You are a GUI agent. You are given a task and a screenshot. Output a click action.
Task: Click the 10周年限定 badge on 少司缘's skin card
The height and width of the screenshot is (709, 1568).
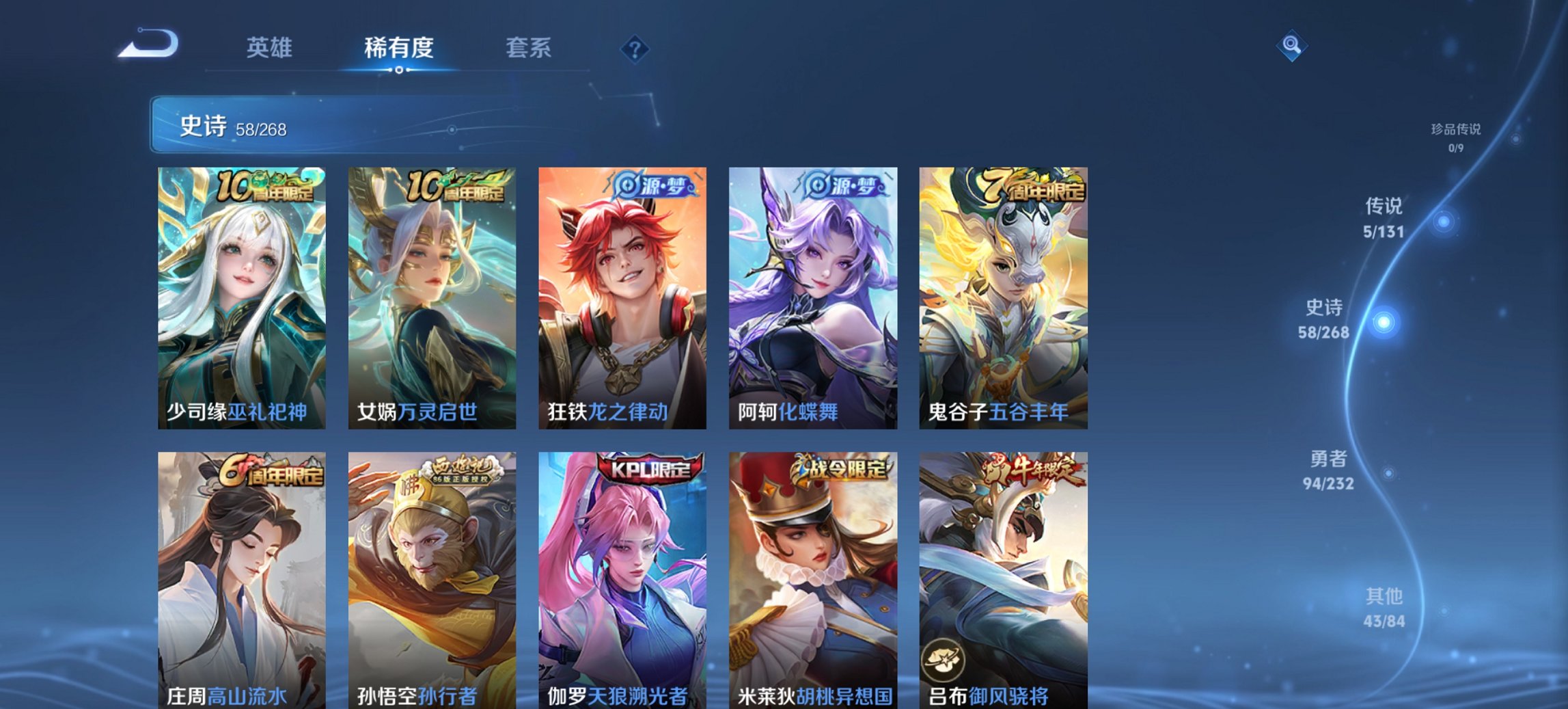coord(263,187)
